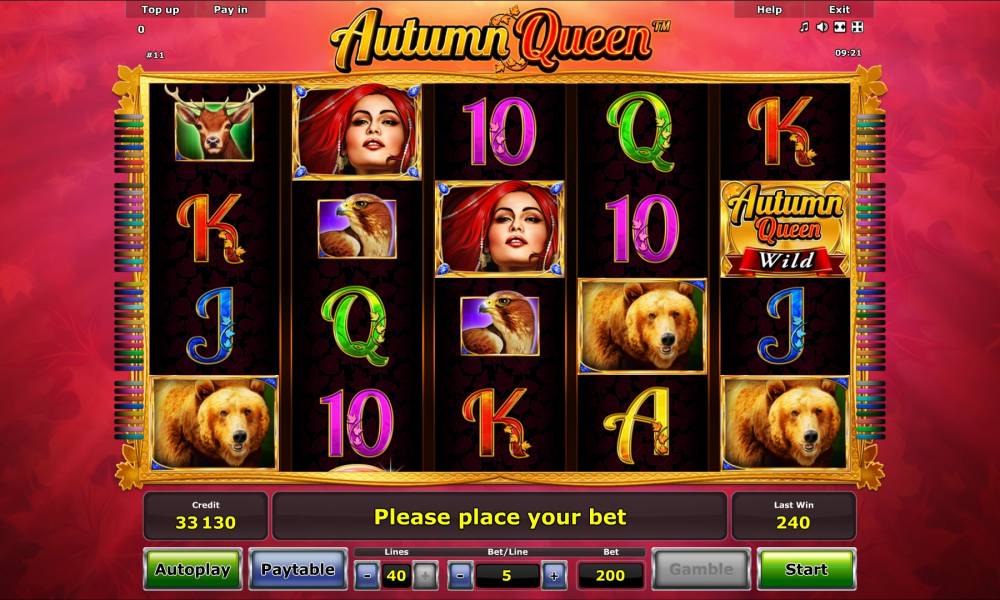1000x600 pixels.
Task: Enable Autoplay mode
Action: click(x=192, y=569)
